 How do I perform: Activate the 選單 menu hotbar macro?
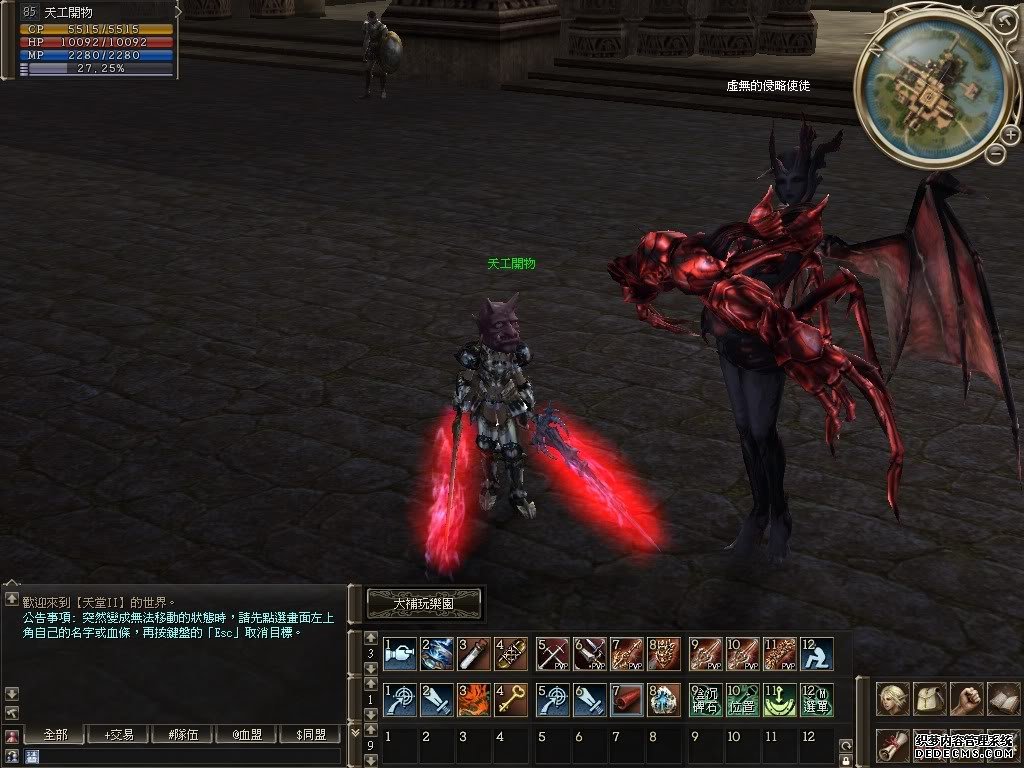[x=818, y=699]
